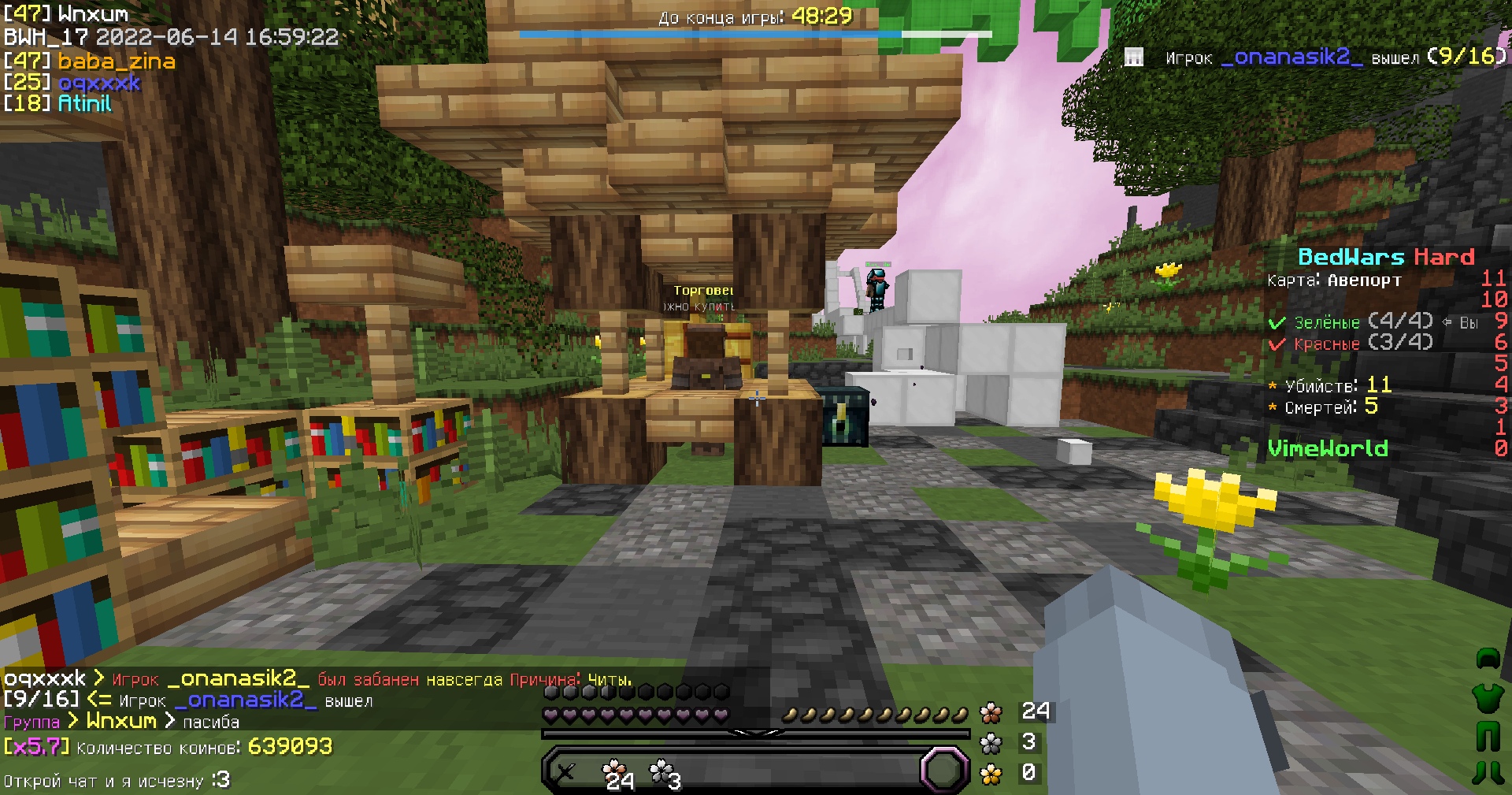Select the crossed-swords weapon slot in the hotbar
The height and width of the screenshot is (795, 1512).
click(x=565, y=772)
